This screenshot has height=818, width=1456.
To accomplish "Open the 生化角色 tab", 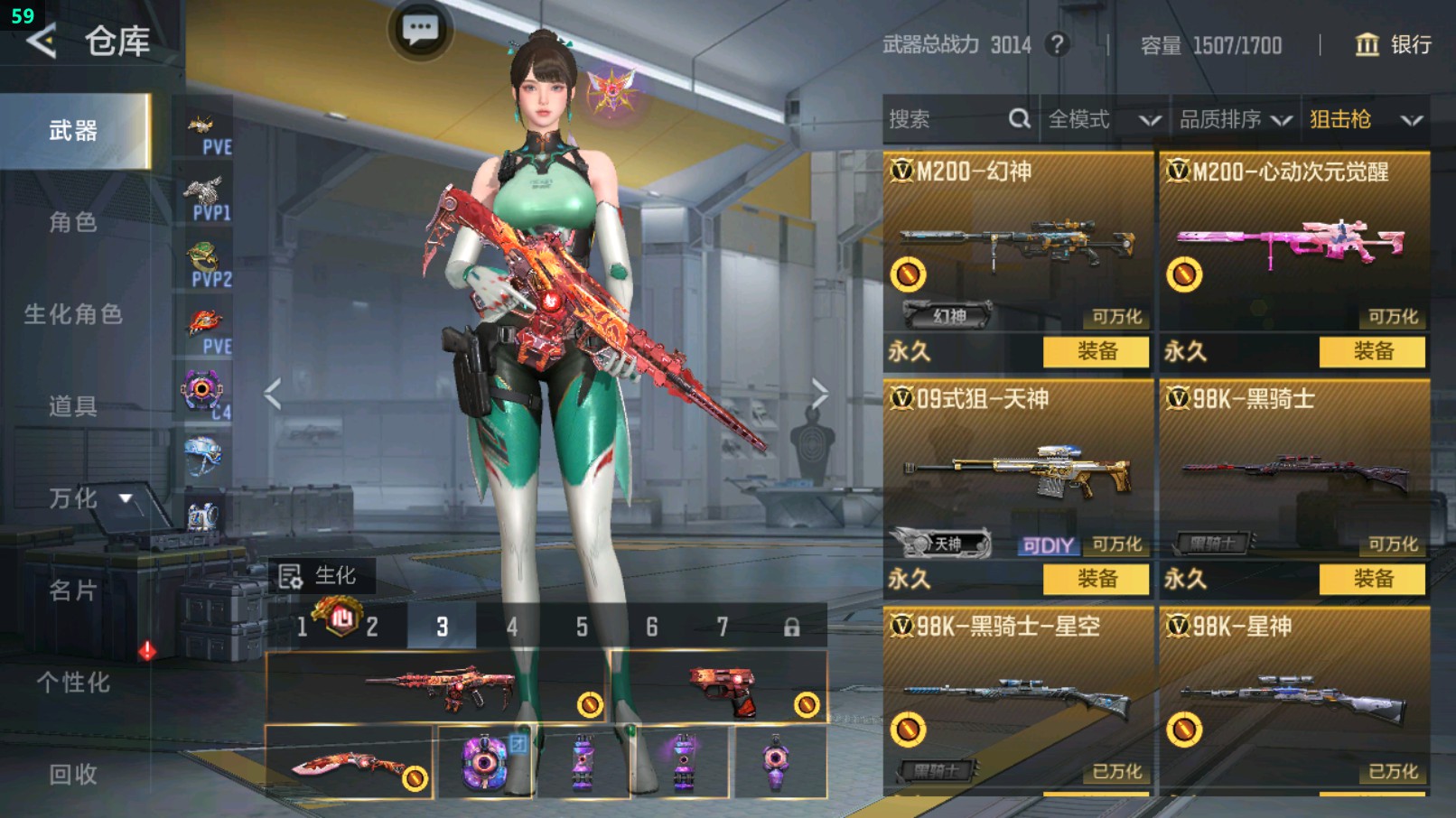I will point(73,314).
